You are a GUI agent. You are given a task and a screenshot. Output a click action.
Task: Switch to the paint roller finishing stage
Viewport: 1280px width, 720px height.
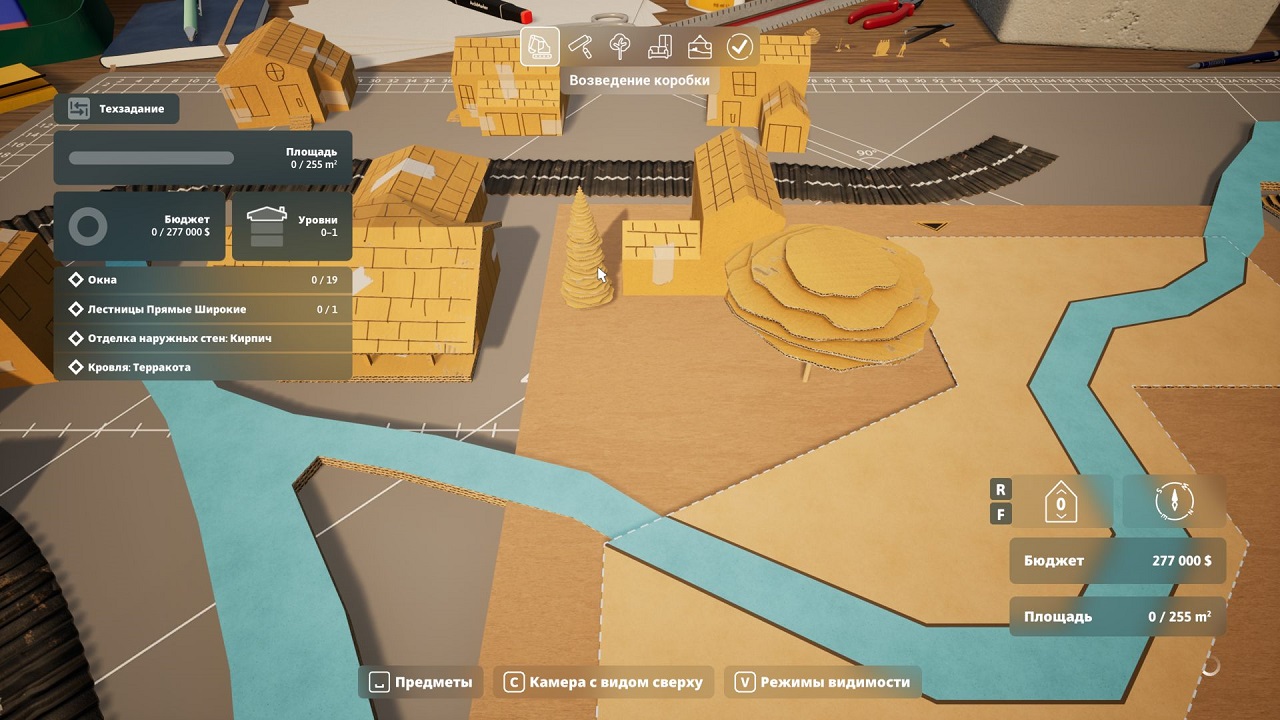click(580, 46)
